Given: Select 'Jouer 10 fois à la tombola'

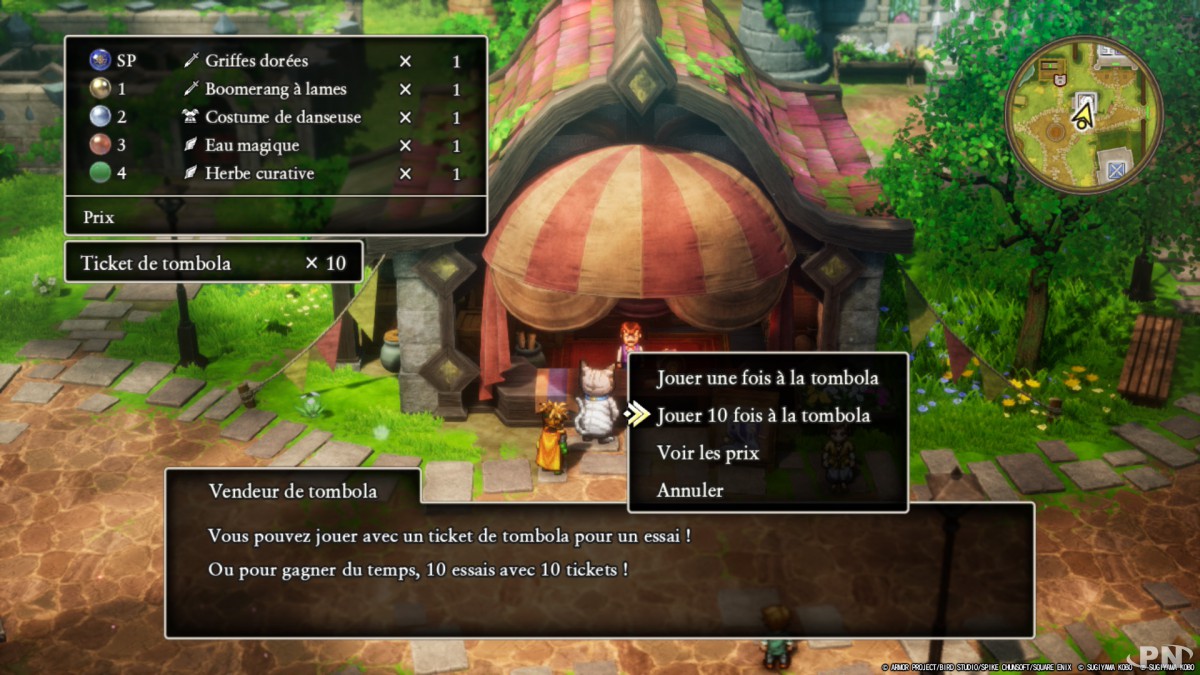Looking at the screenshot, I should (763, 415).
